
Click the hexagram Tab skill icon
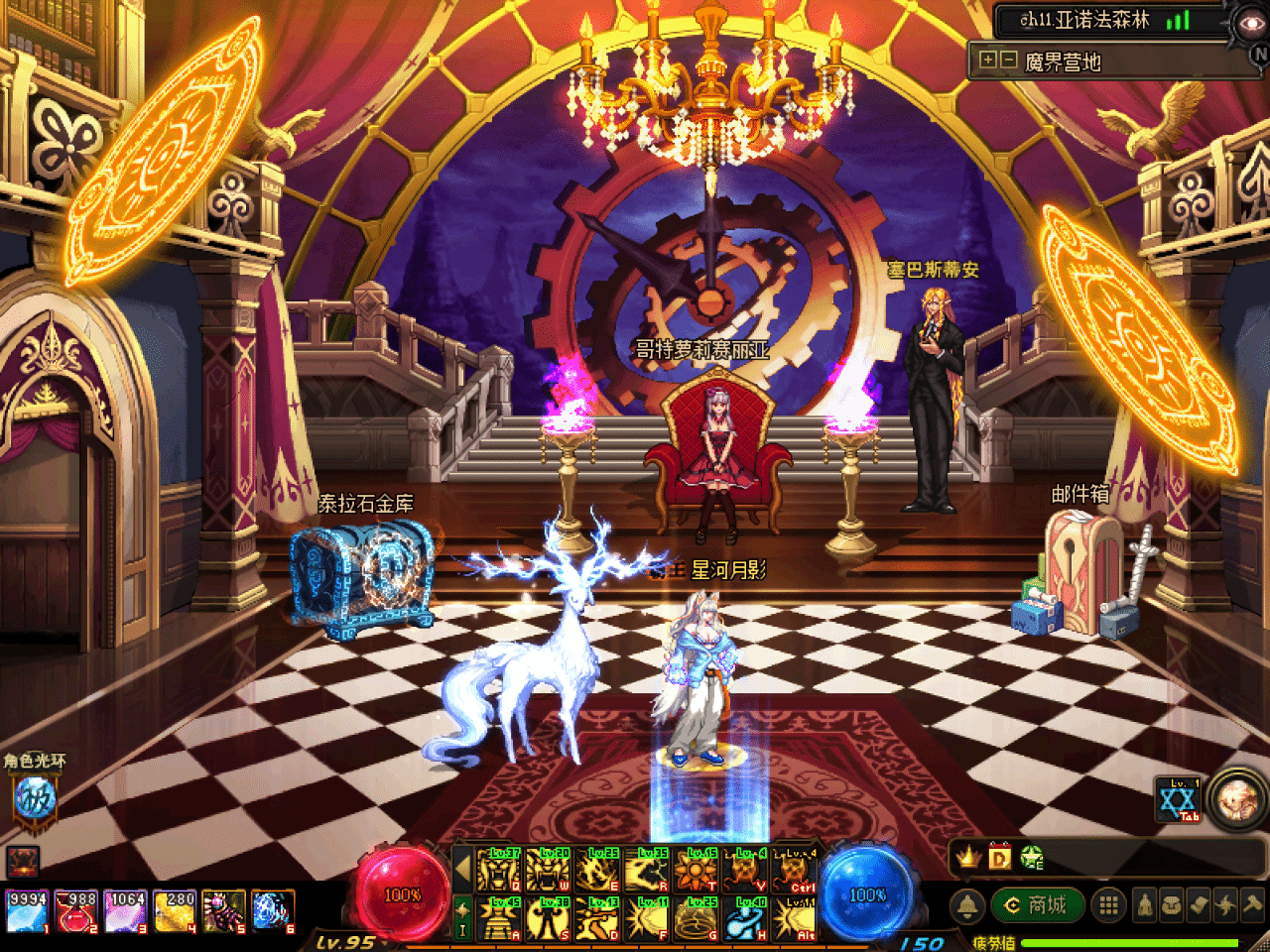pos(1179,800)
